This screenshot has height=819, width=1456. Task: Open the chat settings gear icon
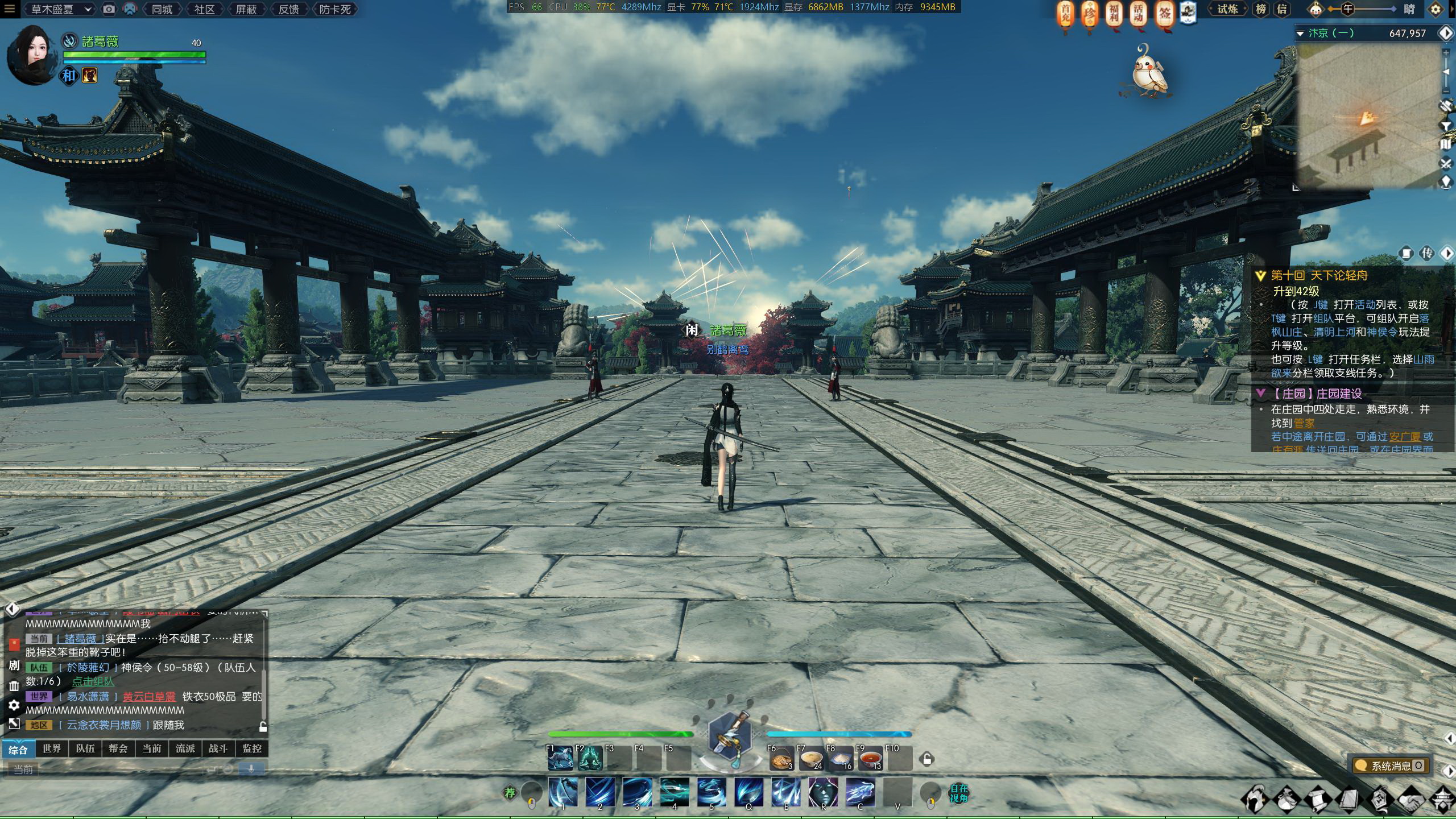coord(14,705)
